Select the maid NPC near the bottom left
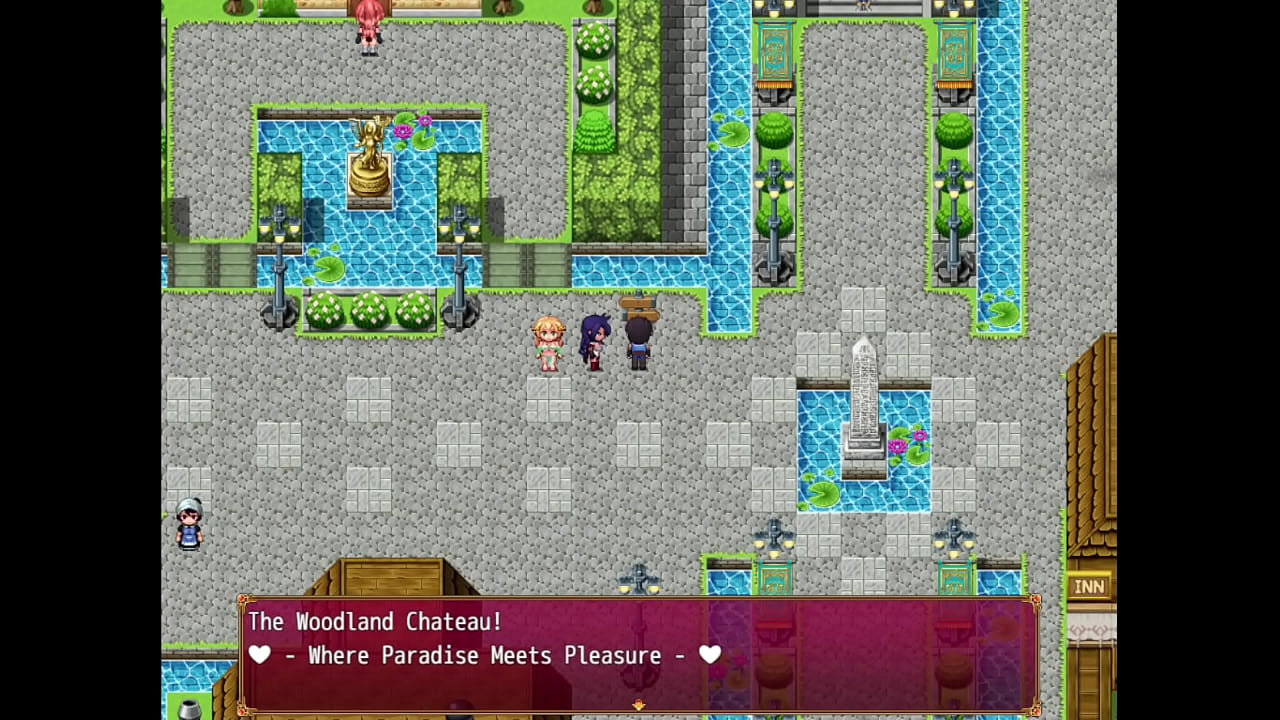The image size is (1280, 720). [x=188, y=527]
